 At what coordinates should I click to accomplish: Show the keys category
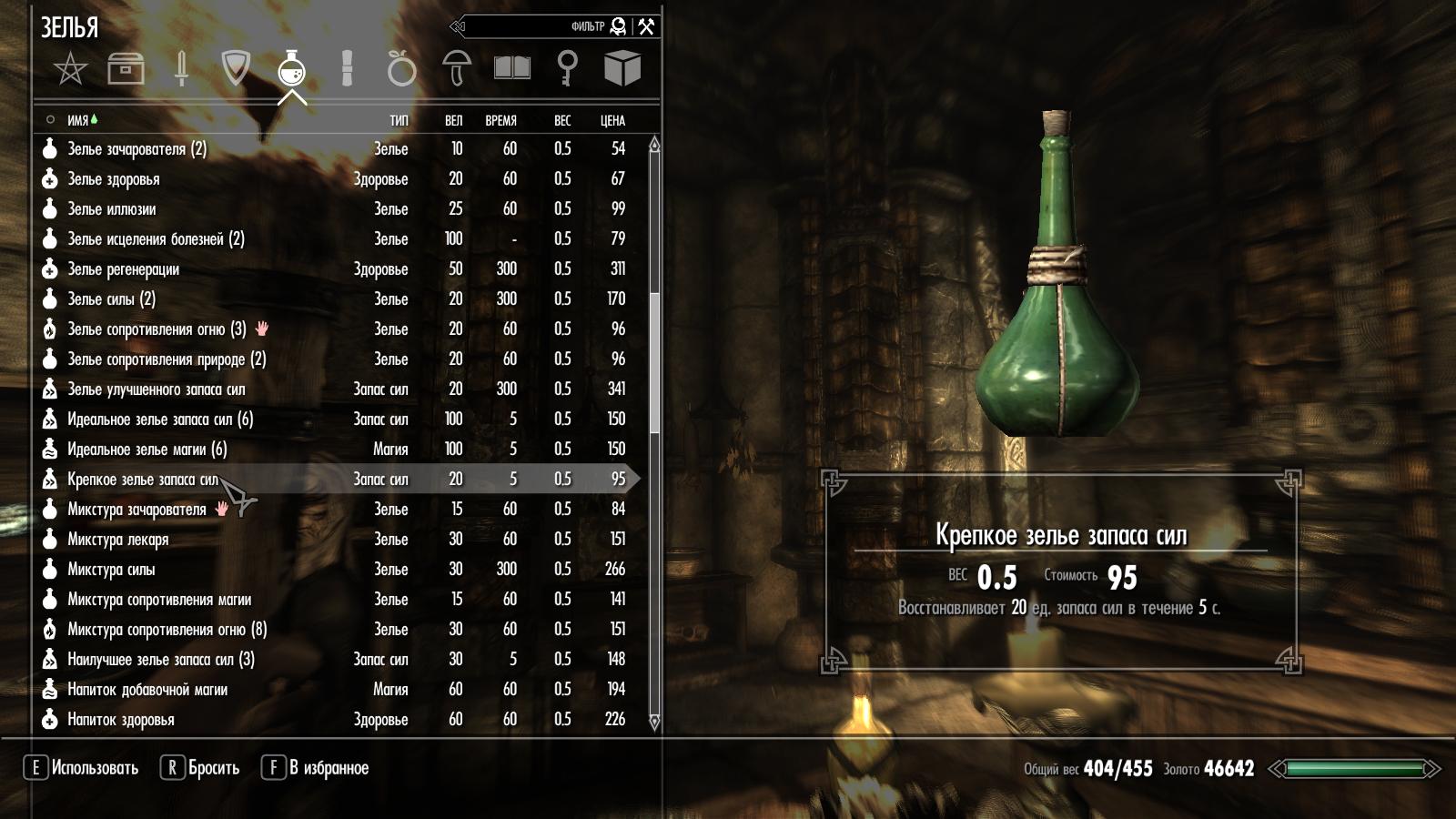coord(567,68)
